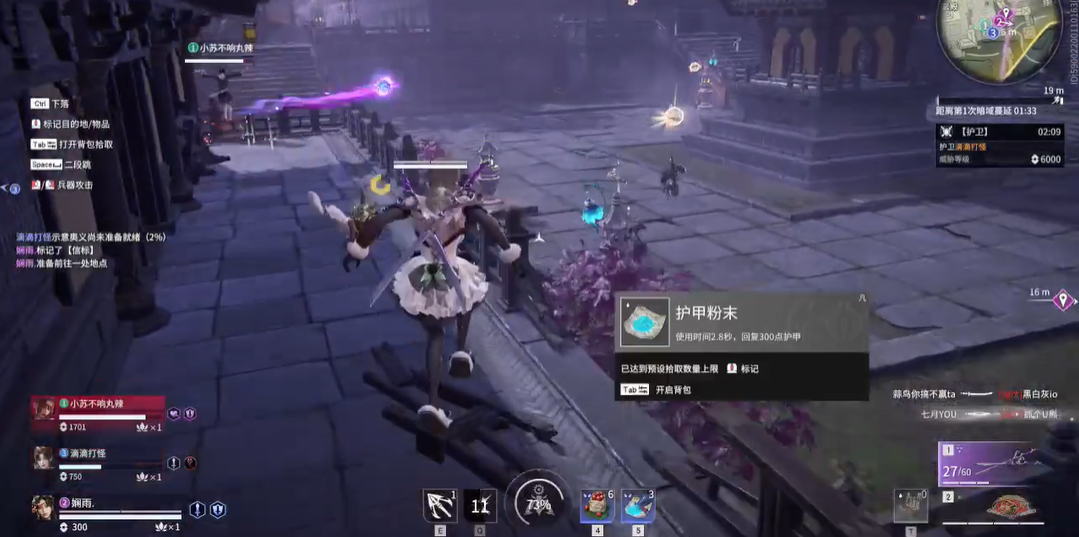Use the red healing item slot
The width and height of the screenshot is (1079, 537).
coord(597,506)
